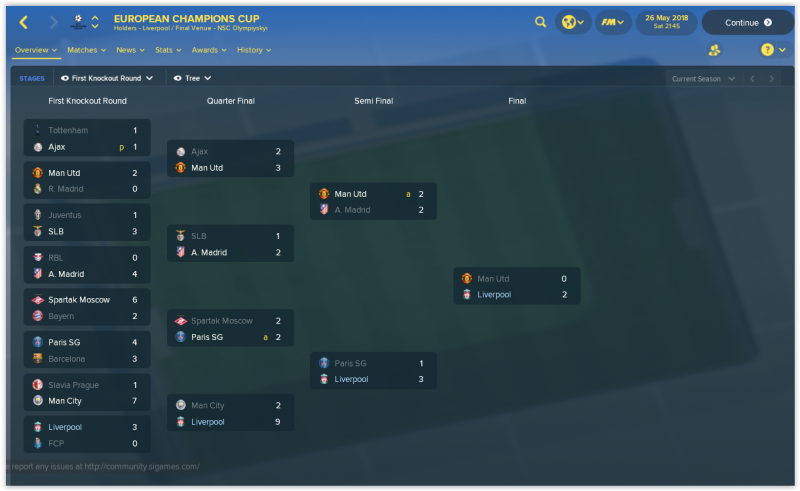Open the History tab menu
Viewport: 800px width, 491px height.
click(254, 49)
